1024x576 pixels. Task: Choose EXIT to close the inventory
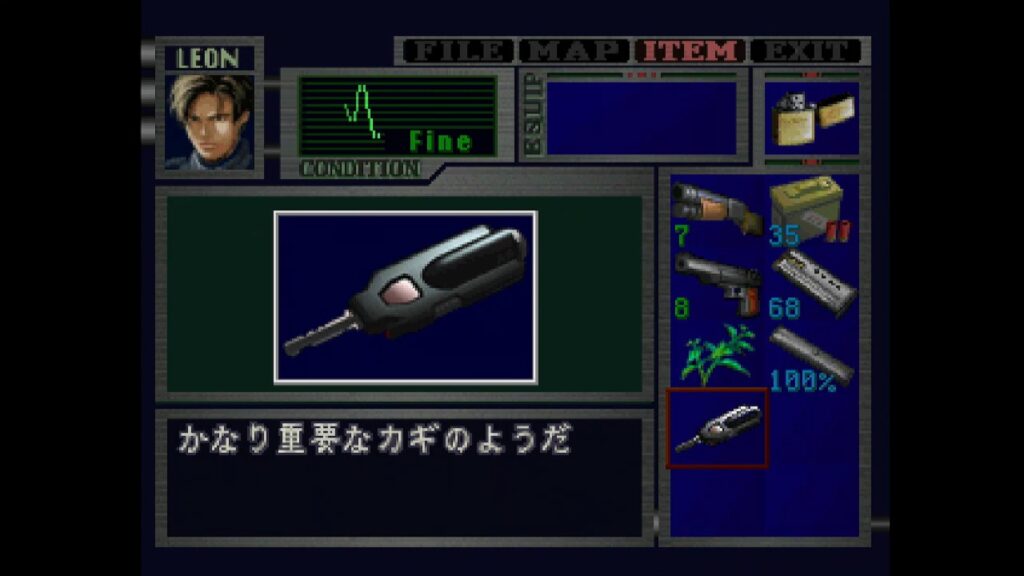[806, 51]
